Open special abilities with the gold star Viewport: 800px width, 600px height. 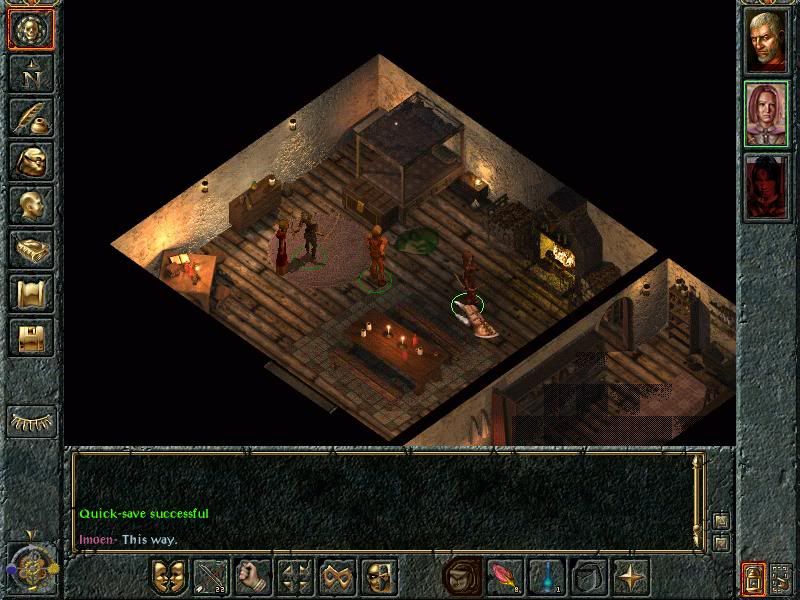[631, 577]
